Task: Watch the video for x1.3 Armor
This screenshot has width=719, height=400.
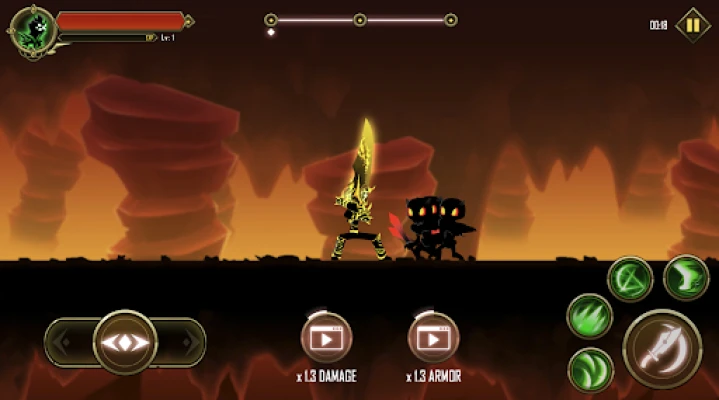Action: point(433,338)
